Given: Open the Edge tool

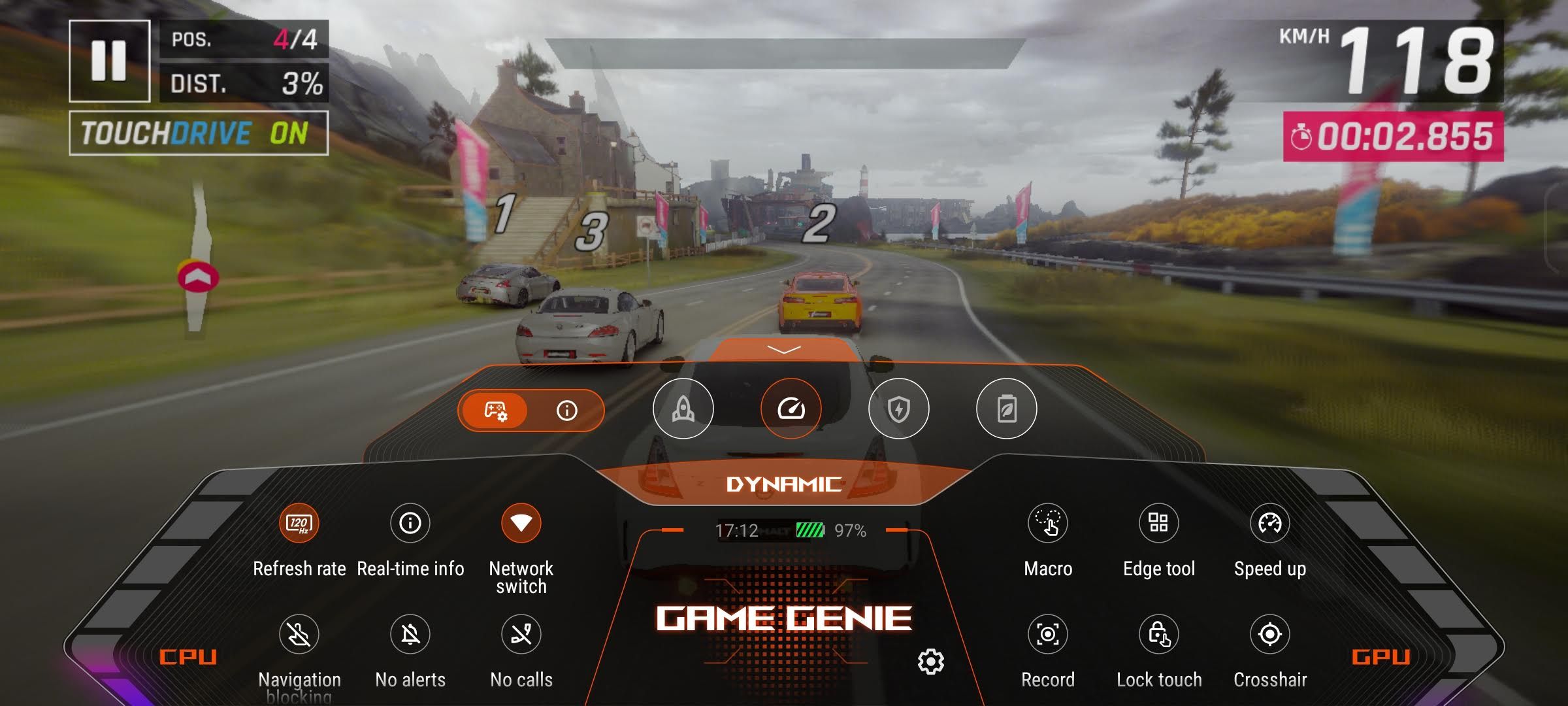Looking at the screenshot, I should [x=1159, y=524].
